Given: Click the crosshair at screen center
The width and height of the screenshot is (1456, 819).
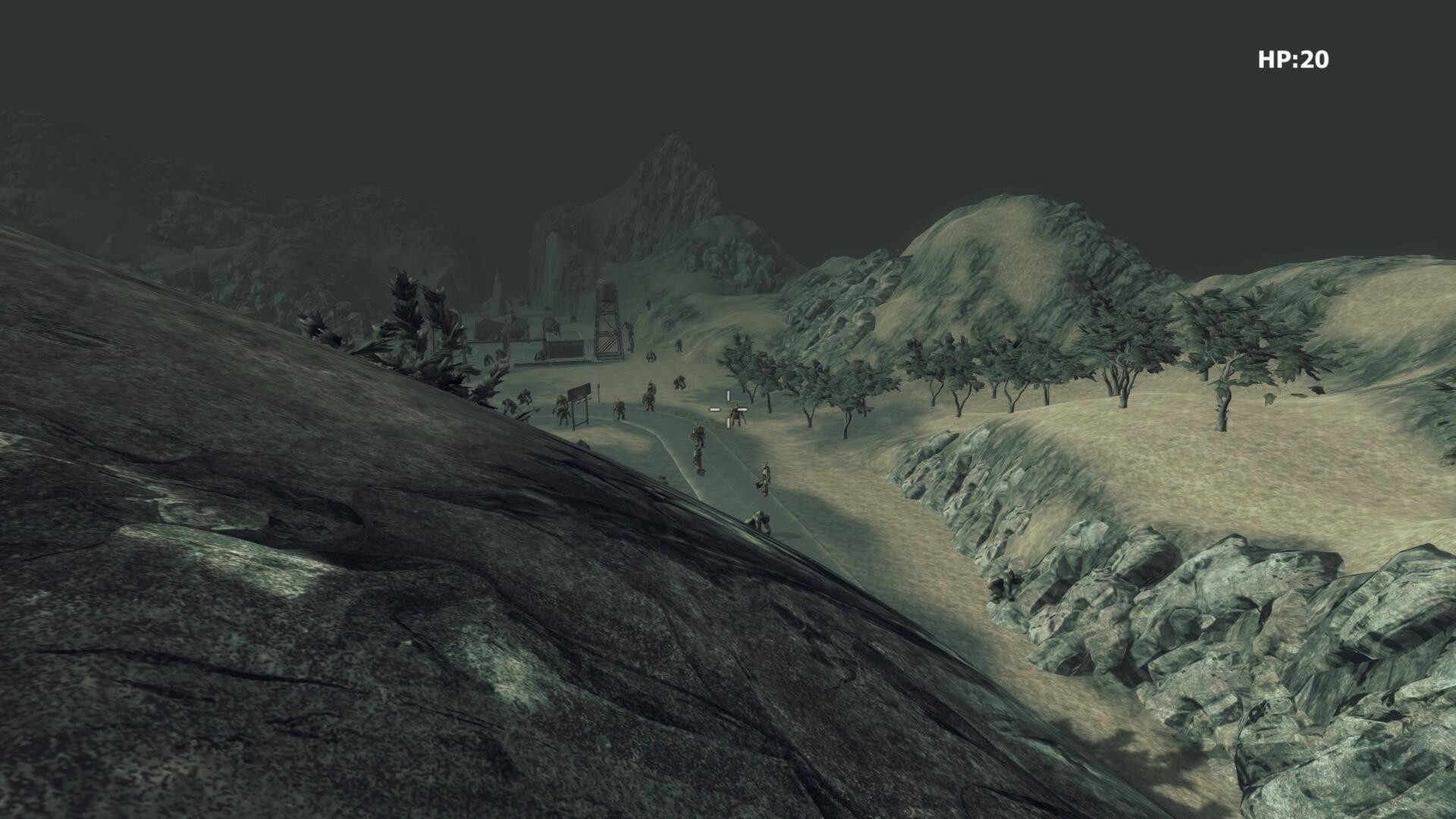Looking at the screenshot, I should coord(728,409).
